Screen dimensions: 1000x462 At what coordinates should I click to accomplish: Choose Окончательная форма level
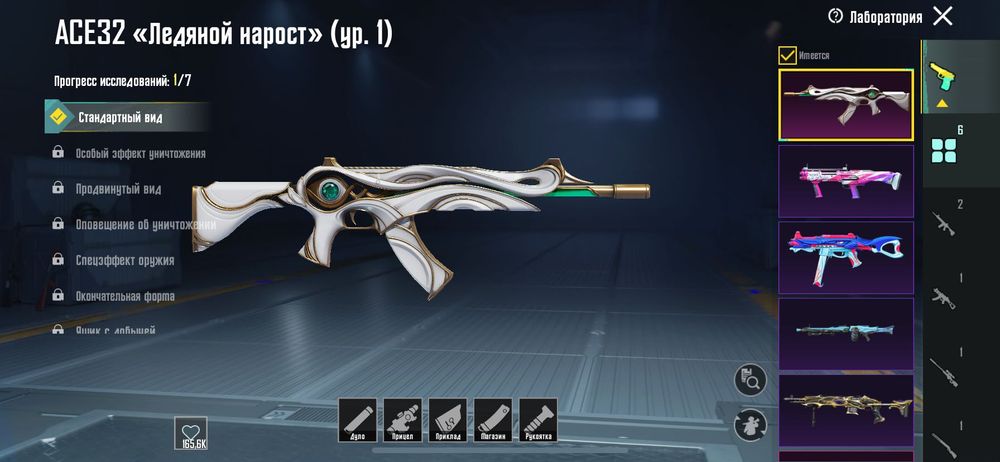pyautogui.click(x=125, y=296)
